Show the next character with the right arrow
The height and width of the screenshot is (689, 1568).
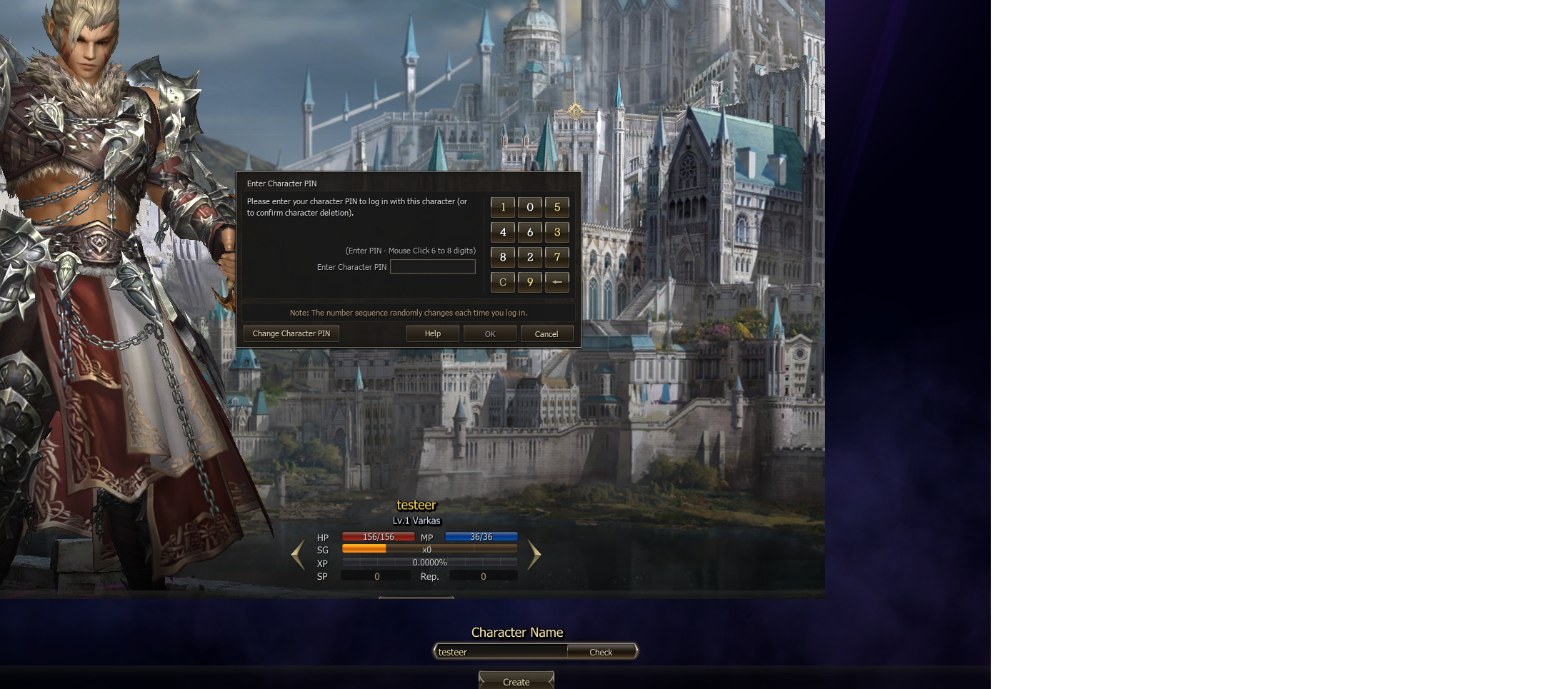point(534,555)
